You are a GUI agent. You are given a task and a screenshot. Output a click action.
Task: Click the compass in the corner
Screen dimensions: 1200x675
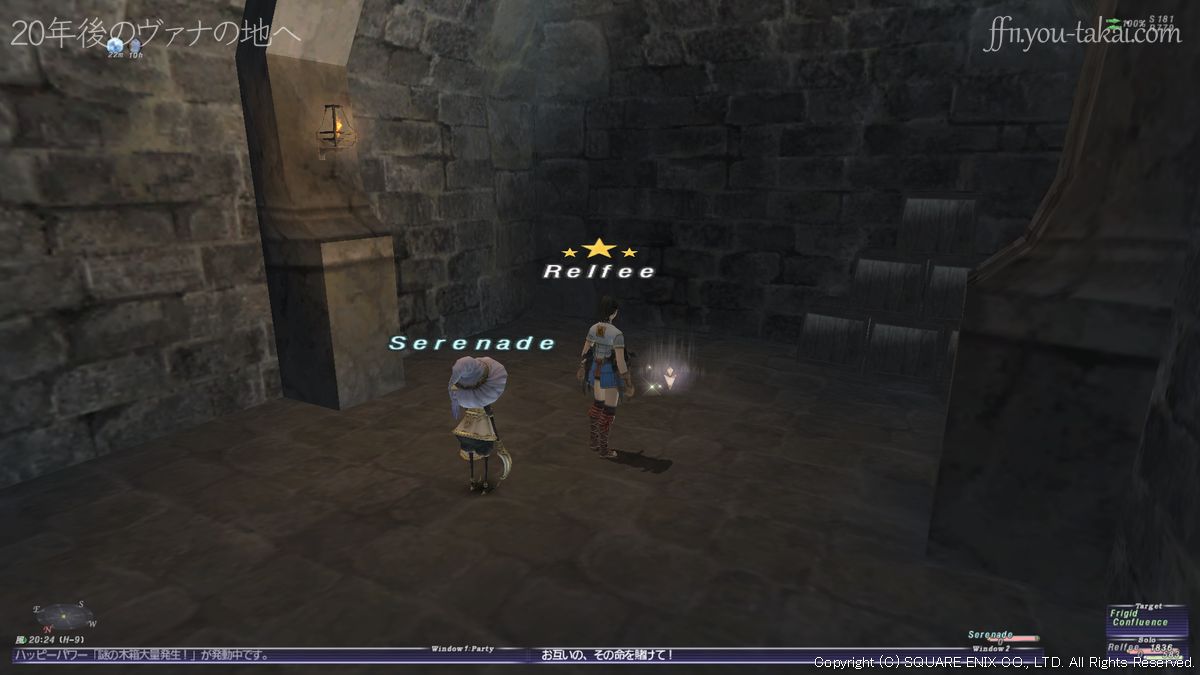point(63,614)
